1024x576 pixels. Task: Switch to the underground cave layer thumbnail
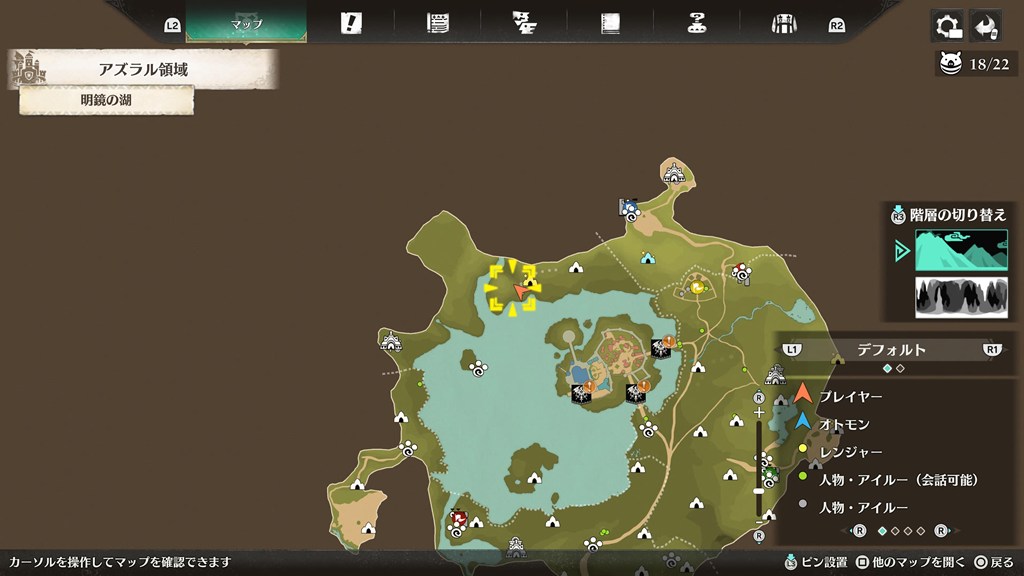[x=961, y=297]
